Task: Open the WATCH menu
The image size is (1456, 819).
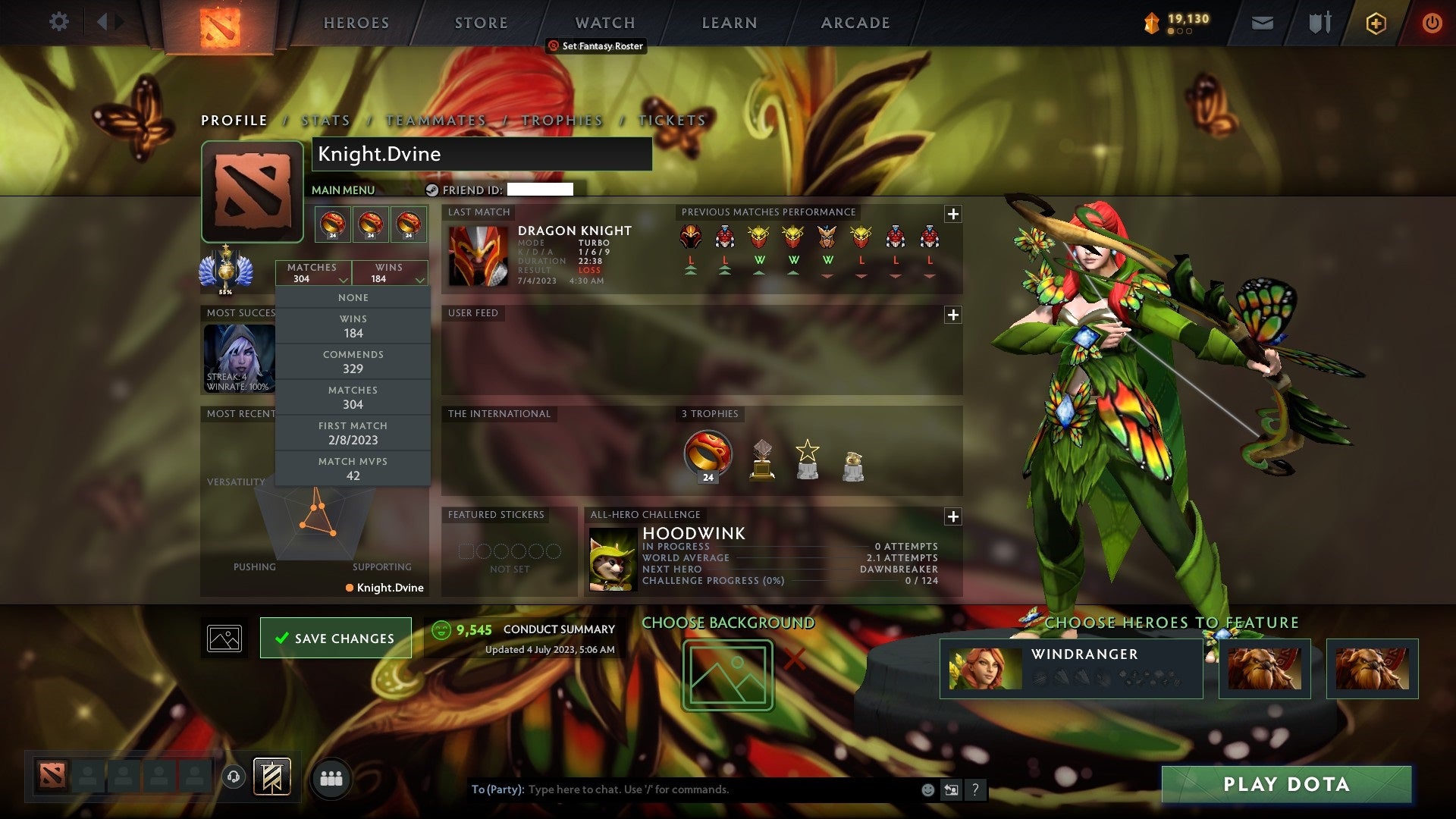Action: point(604,23)
